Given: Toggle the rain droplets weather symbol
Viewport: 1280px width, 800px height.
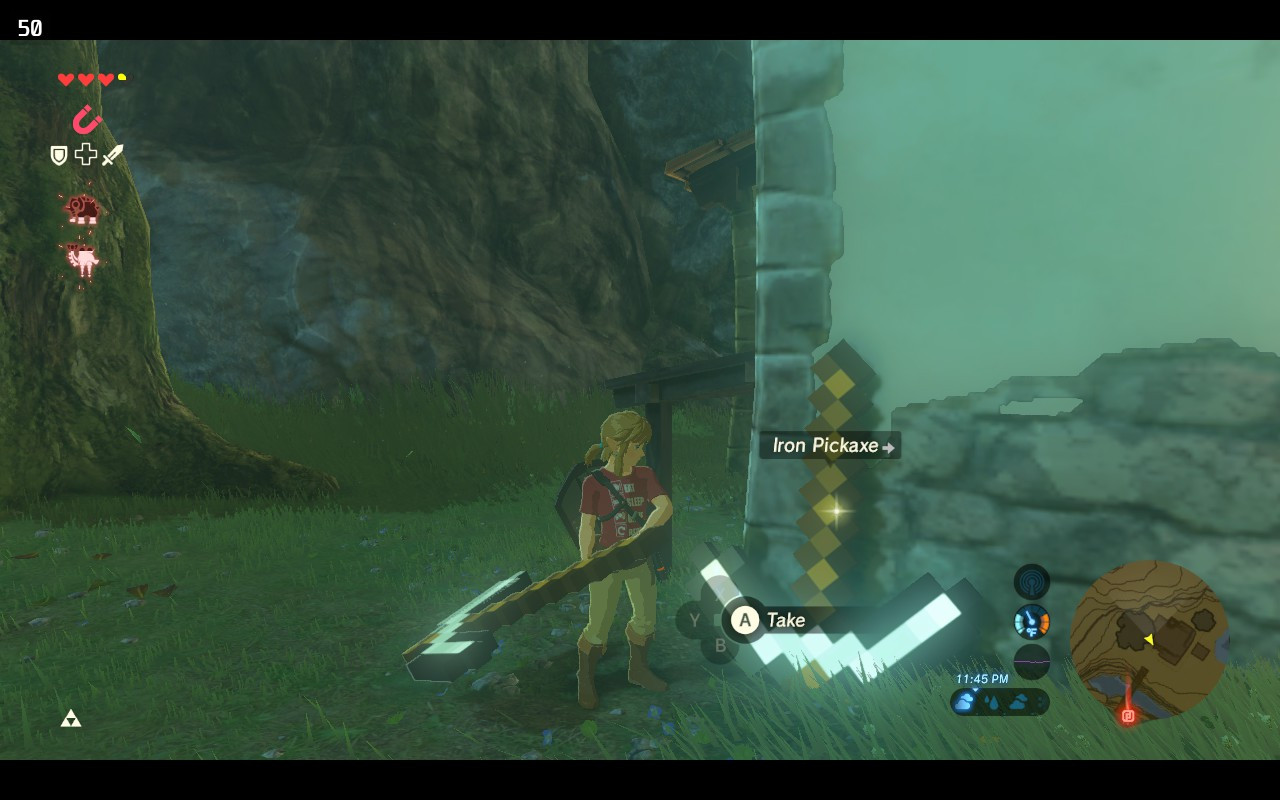Looking at the screenshot, I should point(991,702).
